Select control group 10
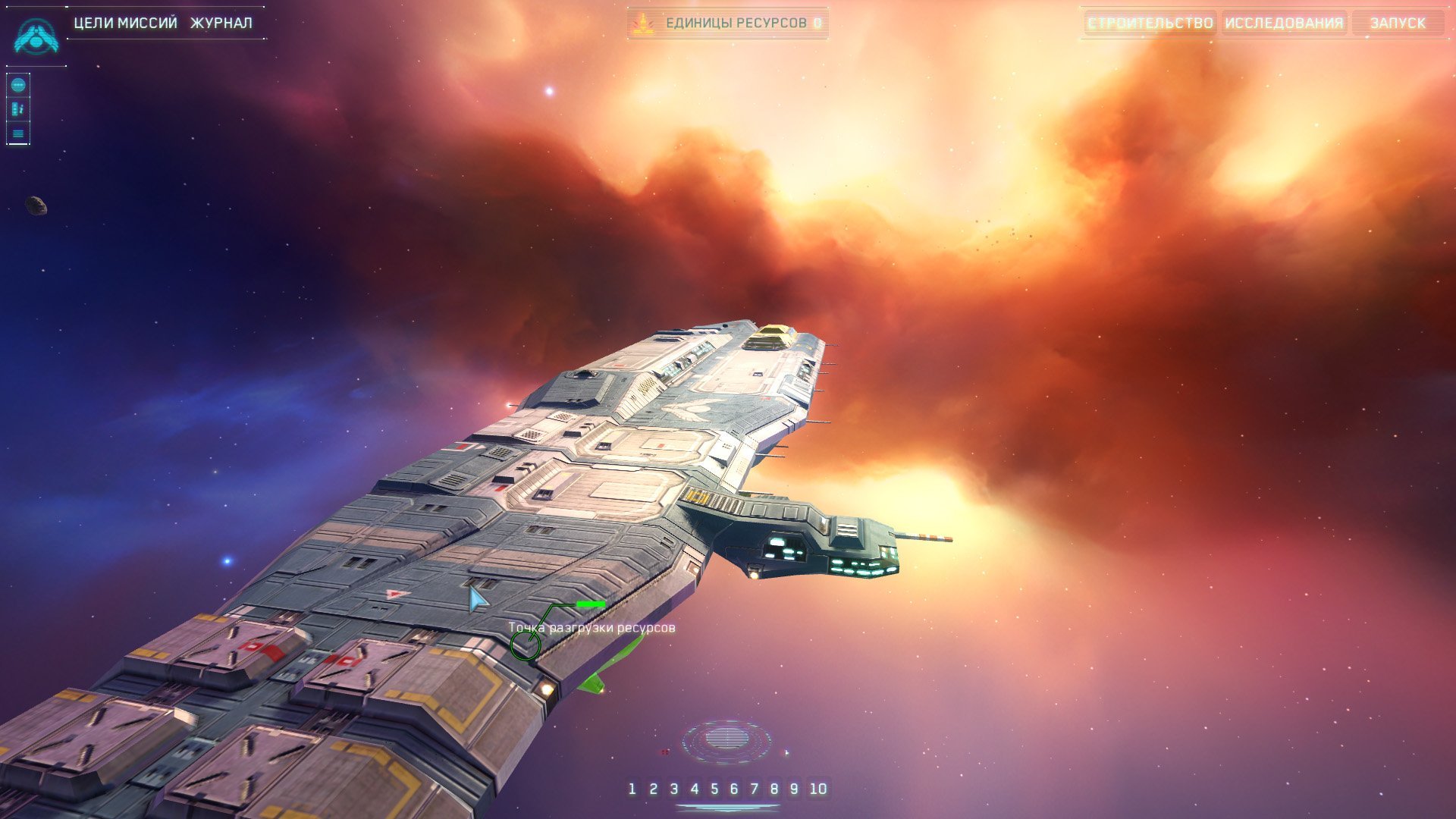1456x819 pixels. coord(818,789)
